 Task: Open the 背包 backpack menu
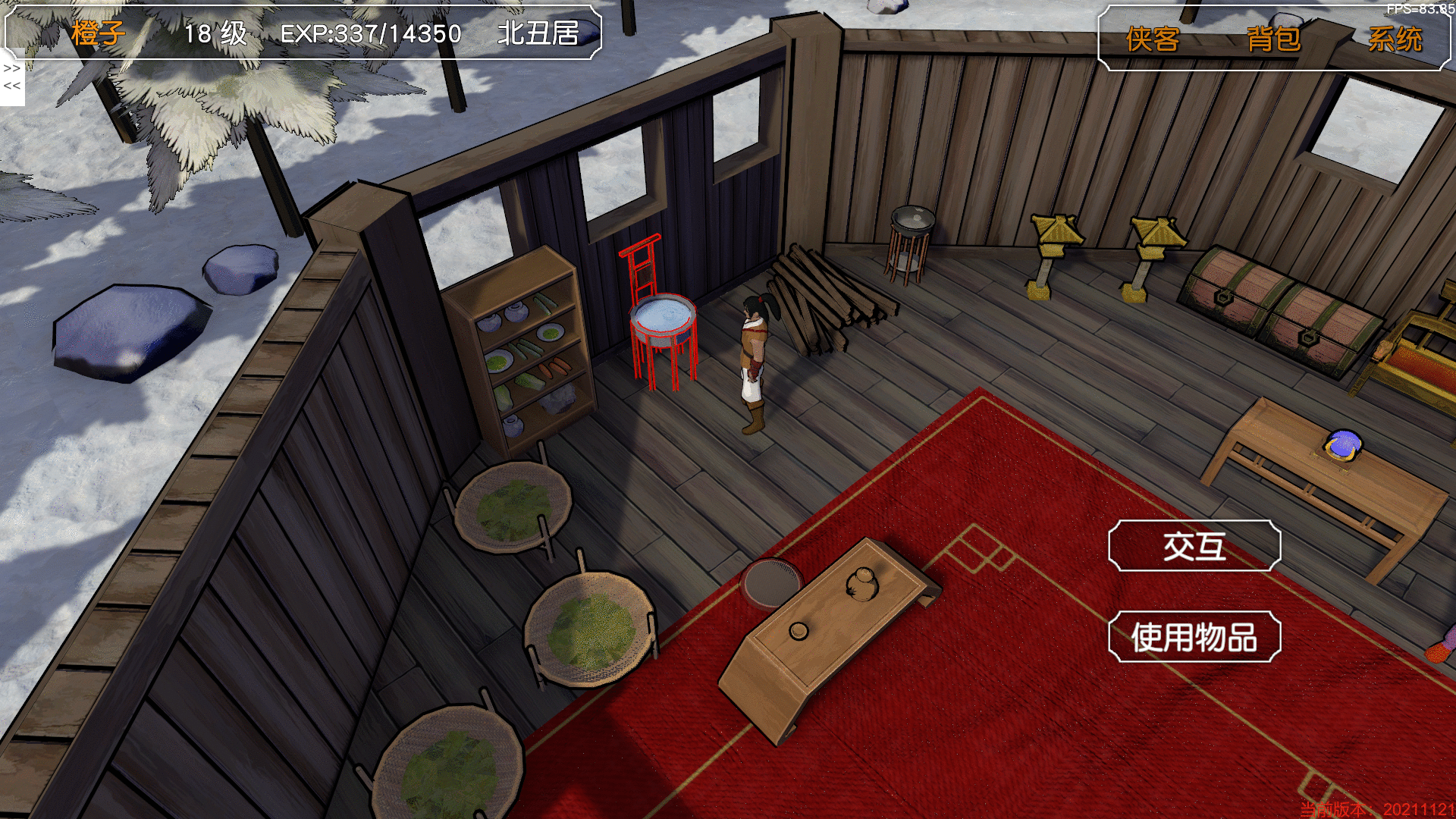[x=1273, y=39]
